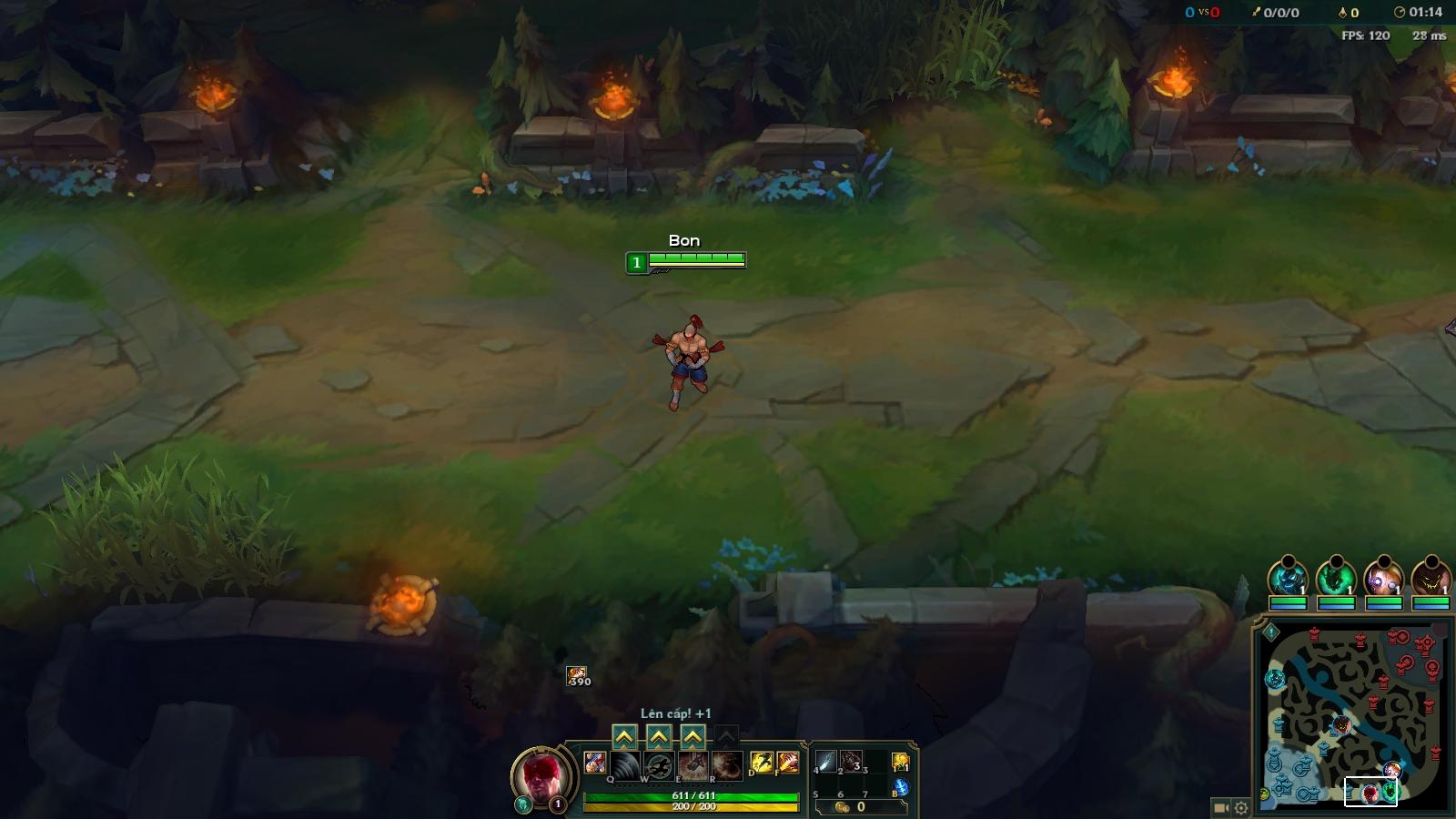1456x819 pixels.
Task: Open the settings gear by the minimap
Action: point(1241,807)
